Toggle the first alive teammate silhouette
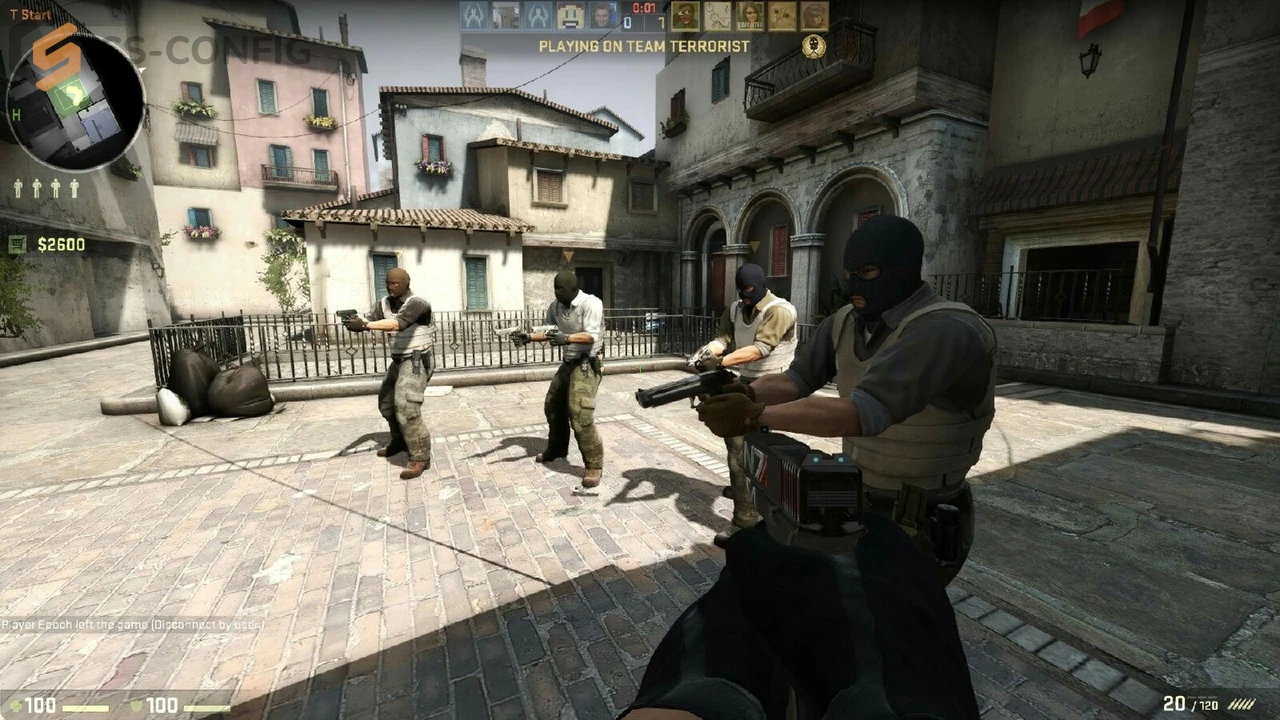 click(18, 188)
